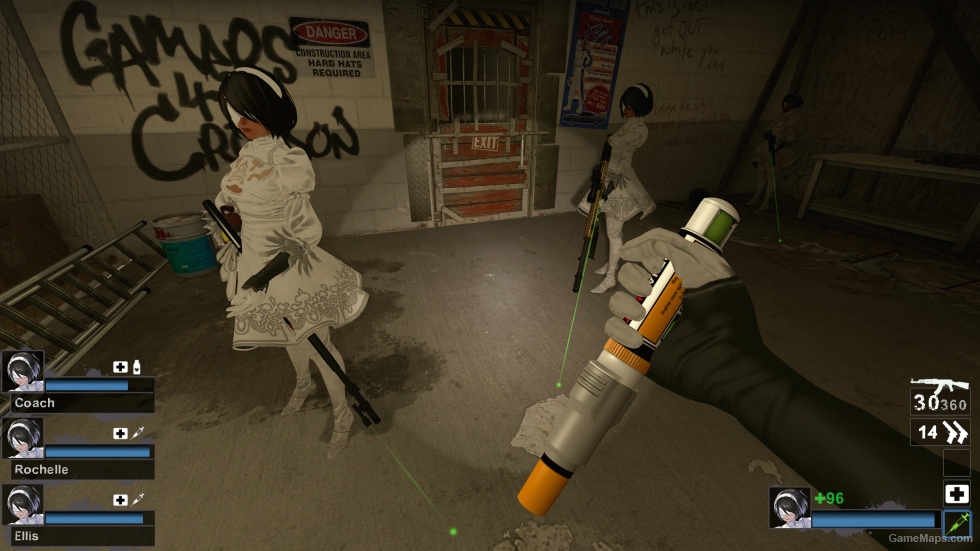This screenshot has width=980, height=551.
Task: Choose the adrenaline shot slot
Action: point(956,522)
